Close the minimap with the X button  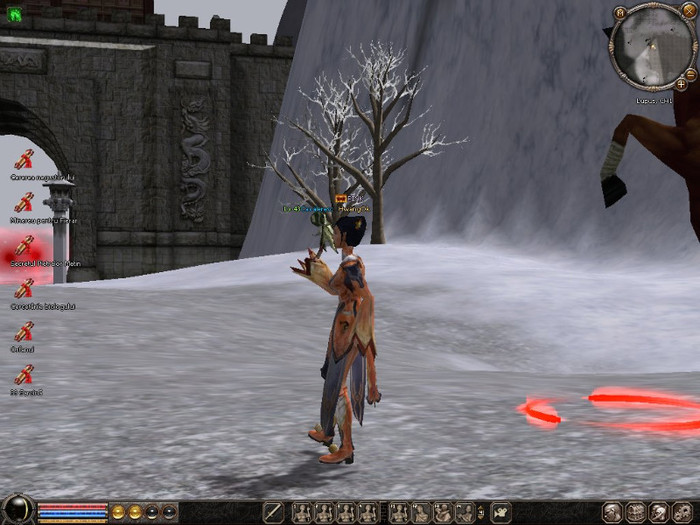tap(688, 12)
